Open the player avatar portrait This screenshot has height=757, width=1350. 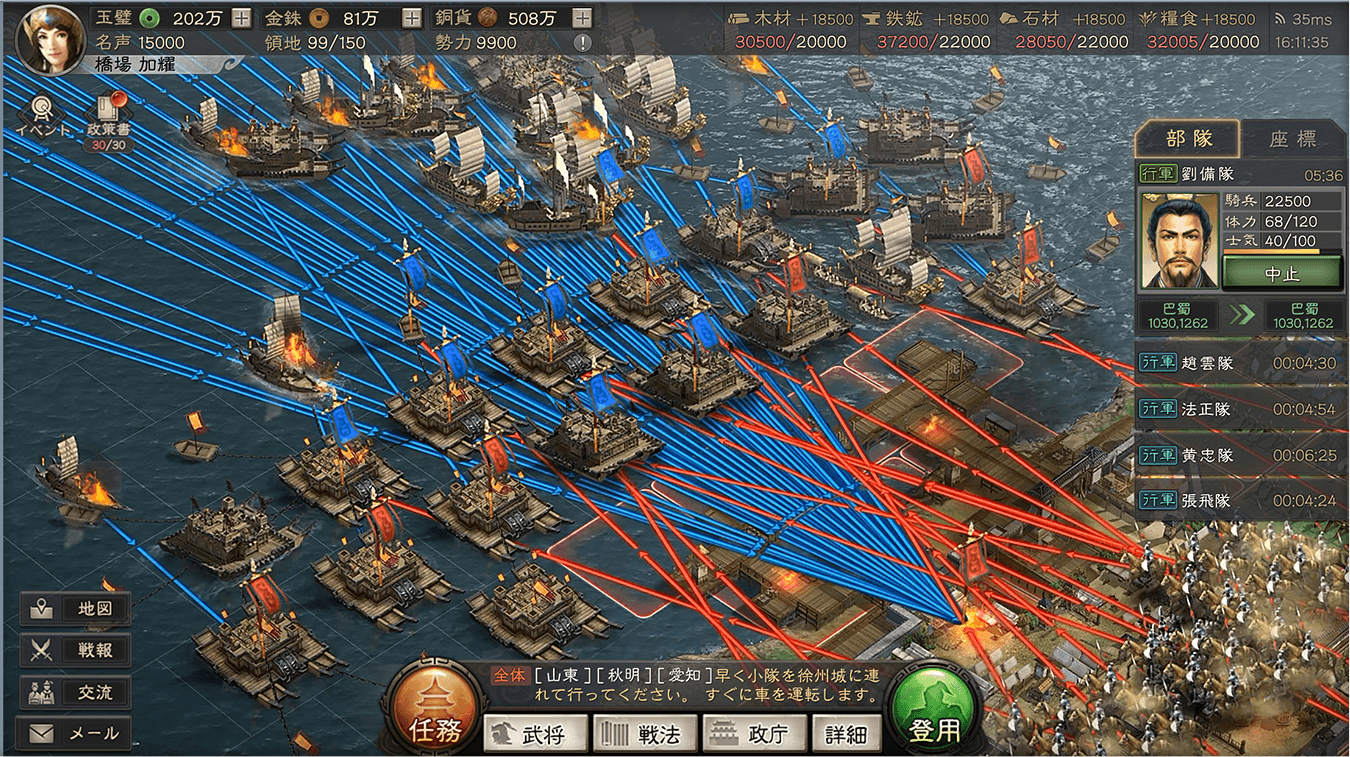(x=48, y=38)
